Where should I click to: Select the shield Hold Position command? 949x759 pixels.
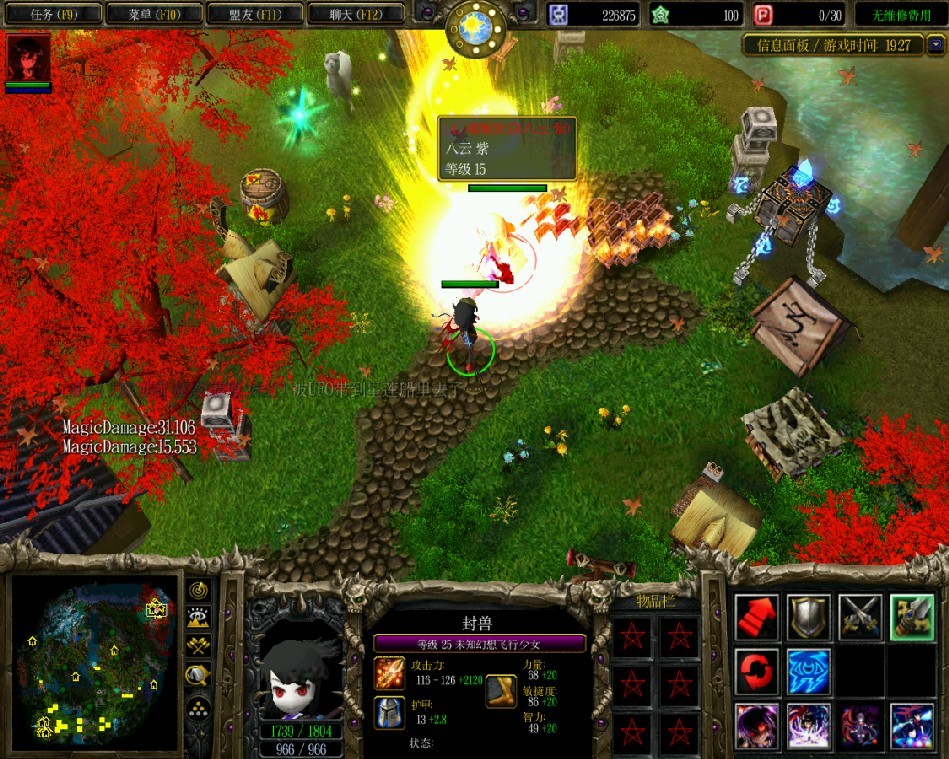[808, 617]
